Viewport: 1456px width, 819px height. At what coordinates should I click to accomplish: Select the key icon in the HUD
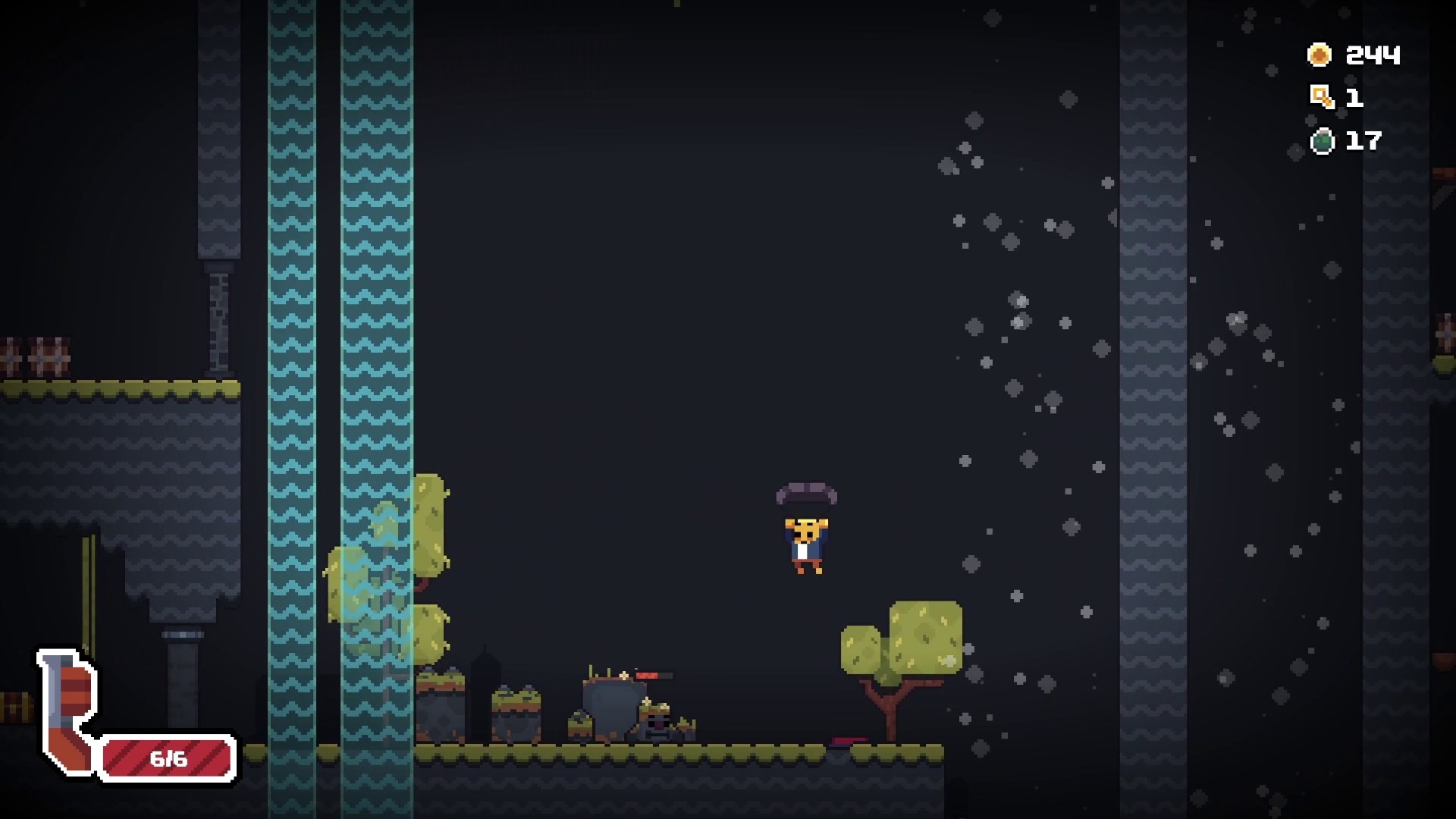(1320, 97)
